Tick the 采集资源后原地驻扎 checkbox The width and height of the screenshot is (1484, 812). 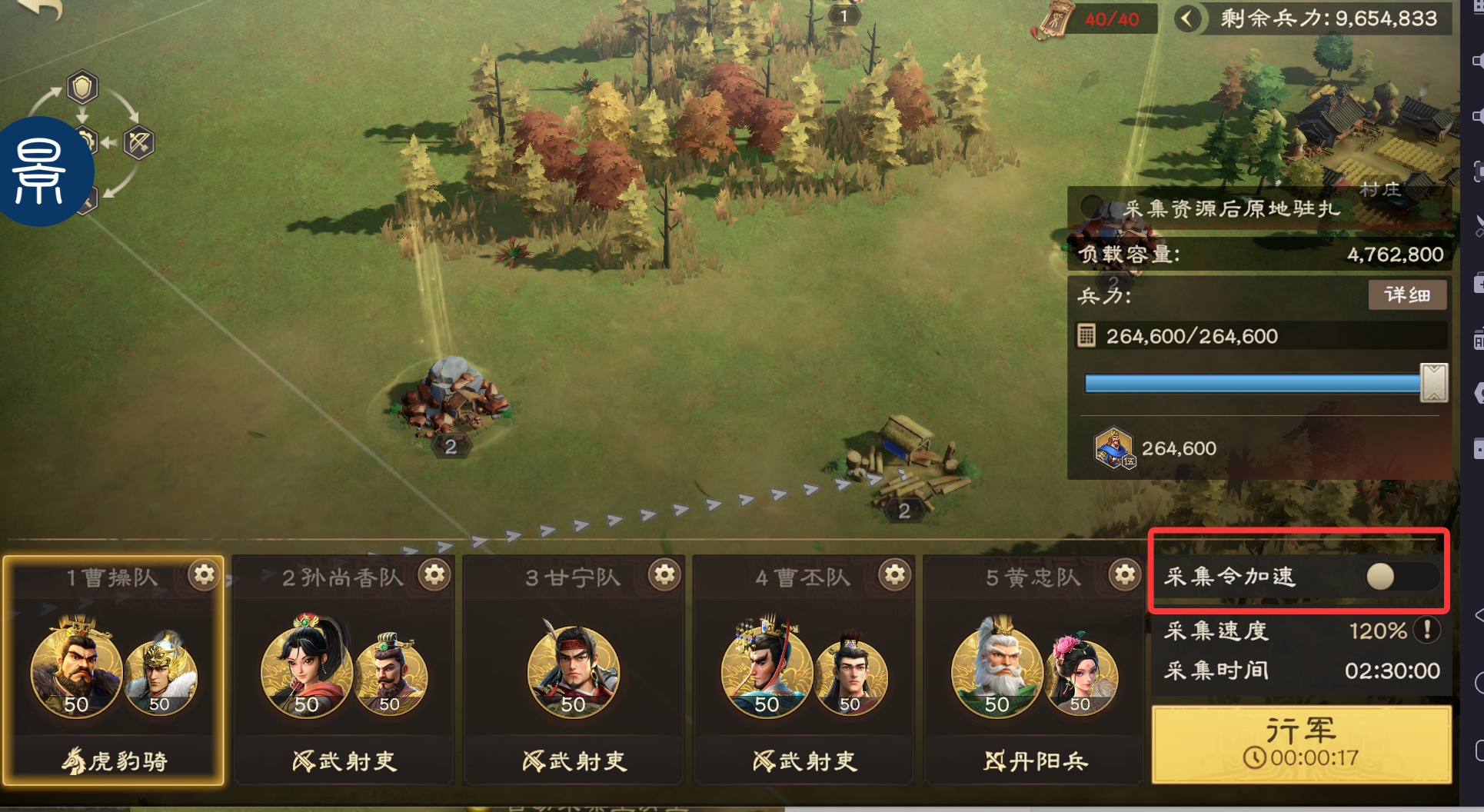click(x=1092, y=208)
